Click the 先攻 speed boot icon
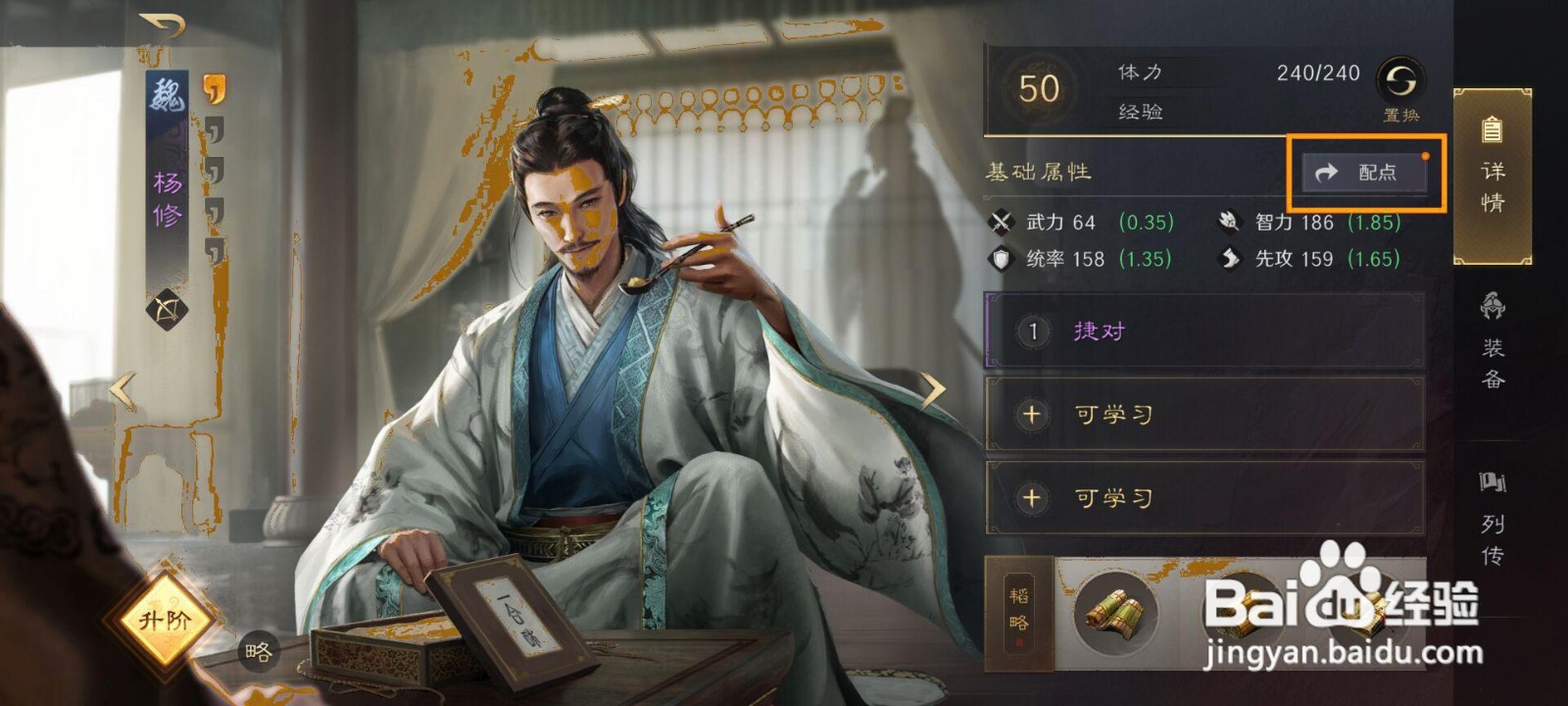 click(1228, 258)
